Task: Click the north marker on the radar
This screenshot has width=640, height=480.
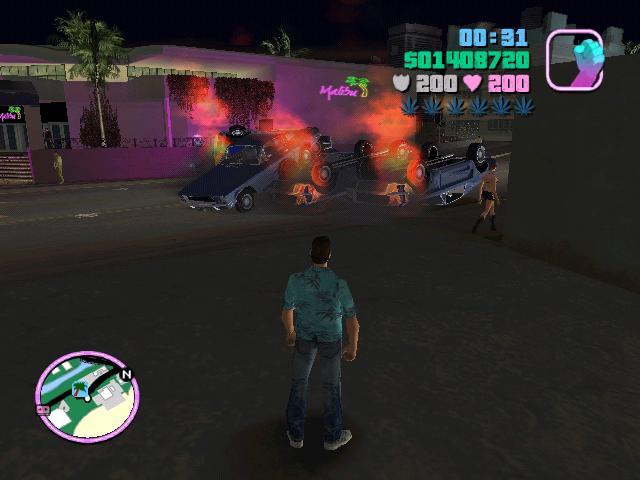Action: [125, 375]
